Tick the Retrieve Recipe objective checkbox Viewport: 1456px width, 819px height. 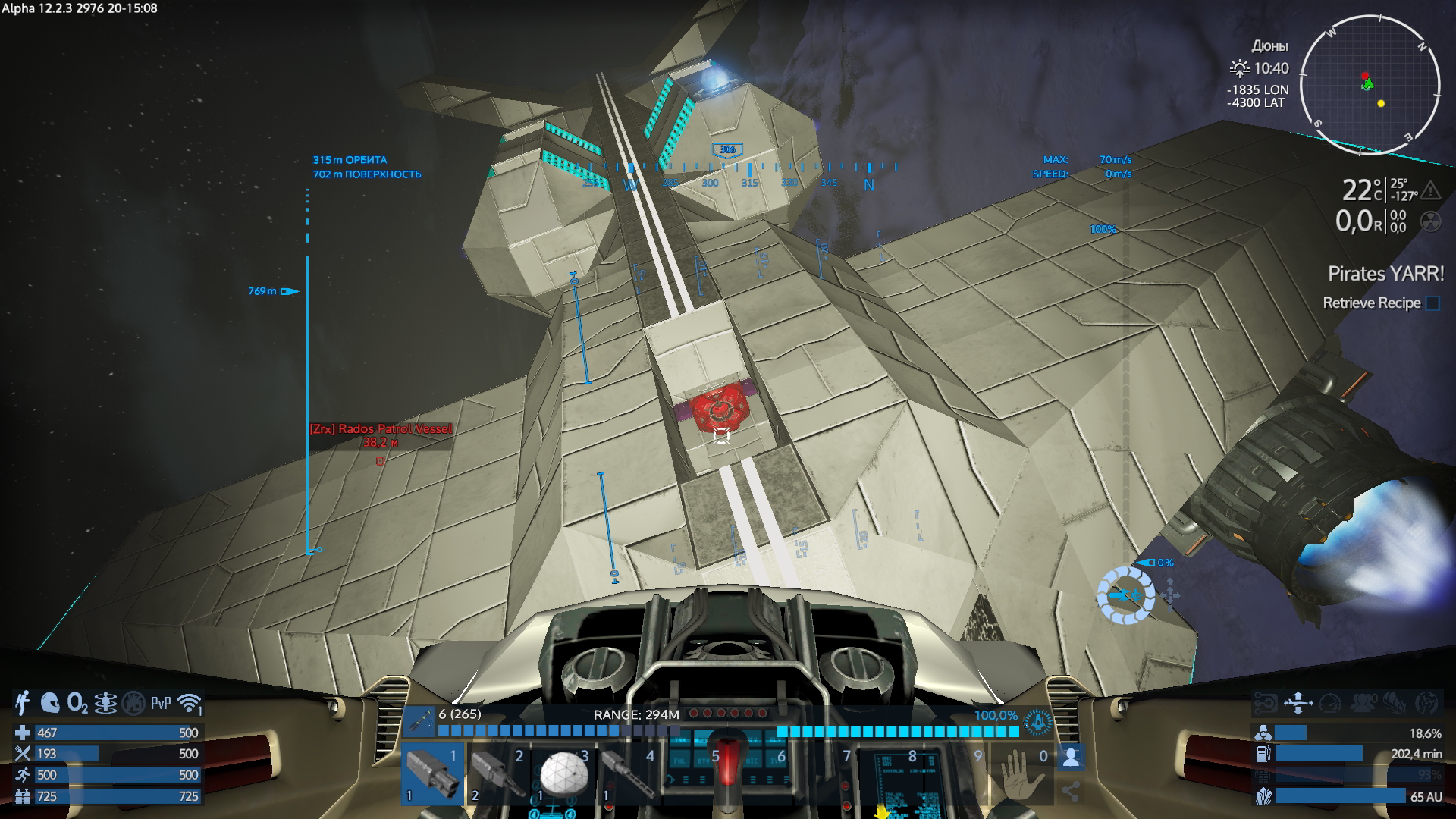(1432, 303)
